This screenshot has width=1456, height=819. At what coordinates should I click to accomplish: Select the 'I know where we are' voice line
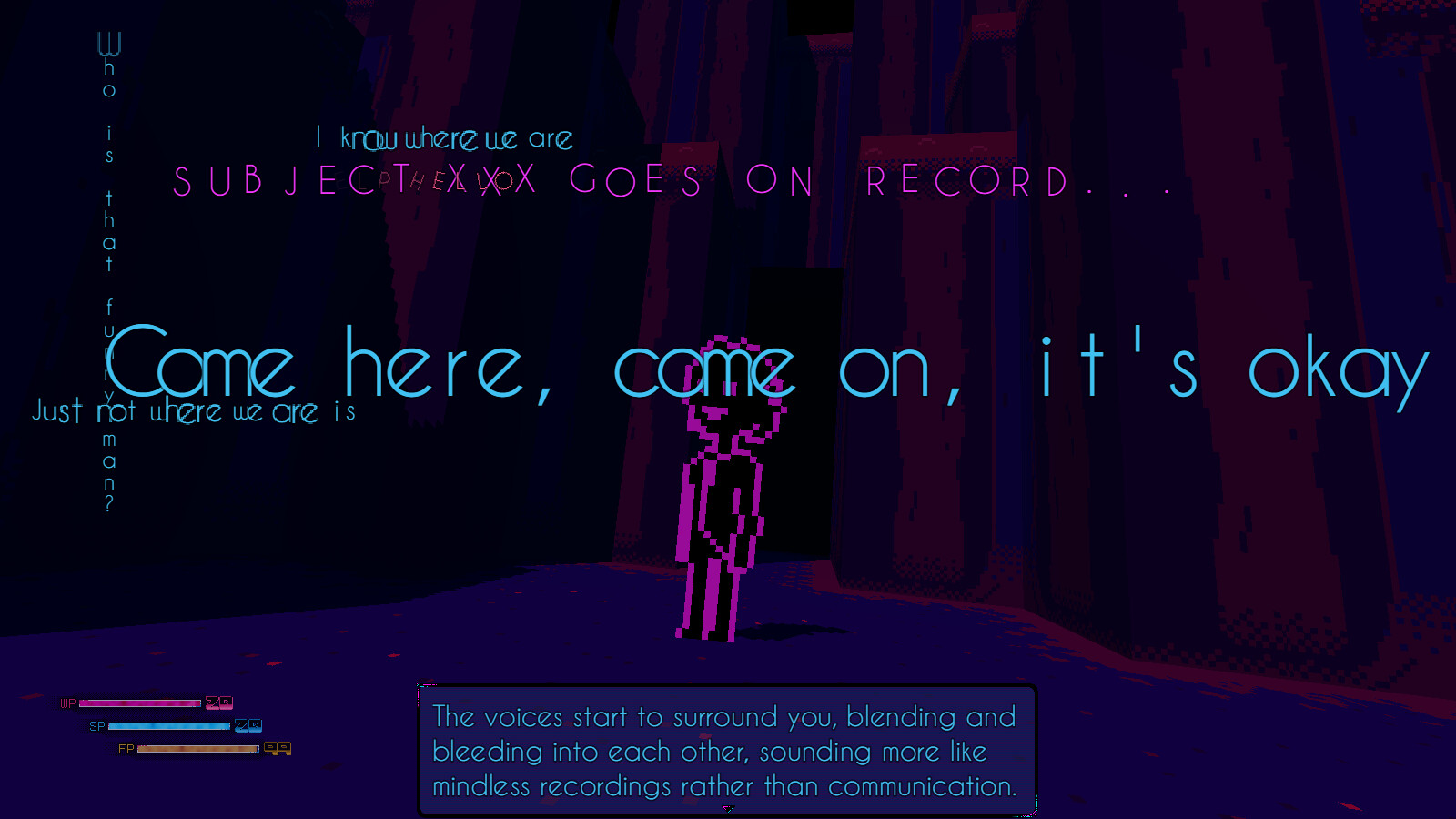tap(443, 138)
